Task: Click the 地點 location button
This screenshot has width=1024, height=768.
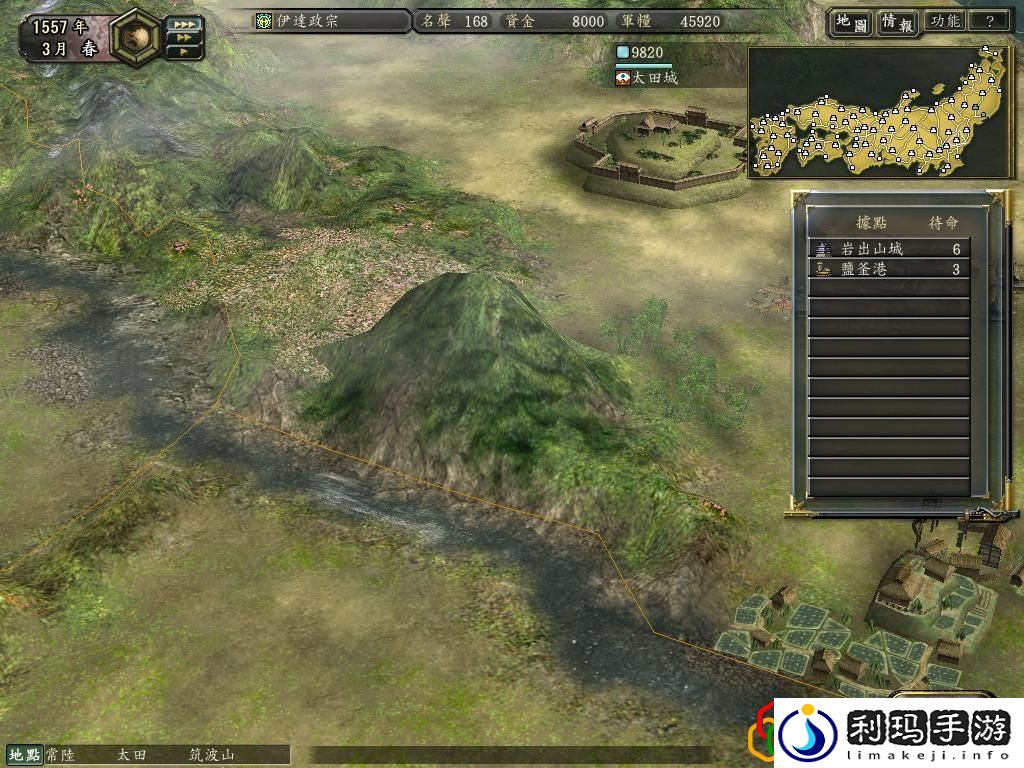Action: click(25, 756)
